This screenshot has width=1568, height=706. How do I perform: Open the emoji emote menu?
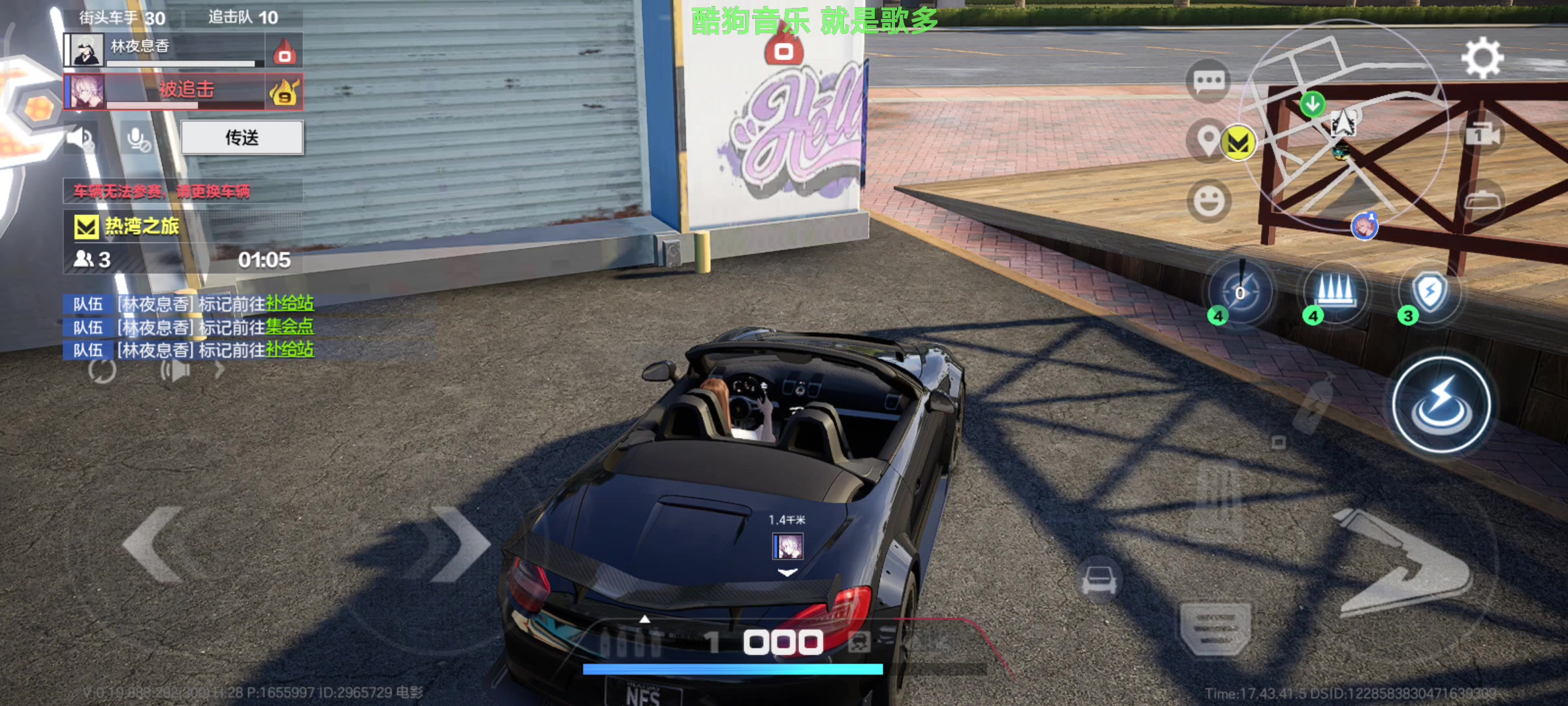[1209, 201]
